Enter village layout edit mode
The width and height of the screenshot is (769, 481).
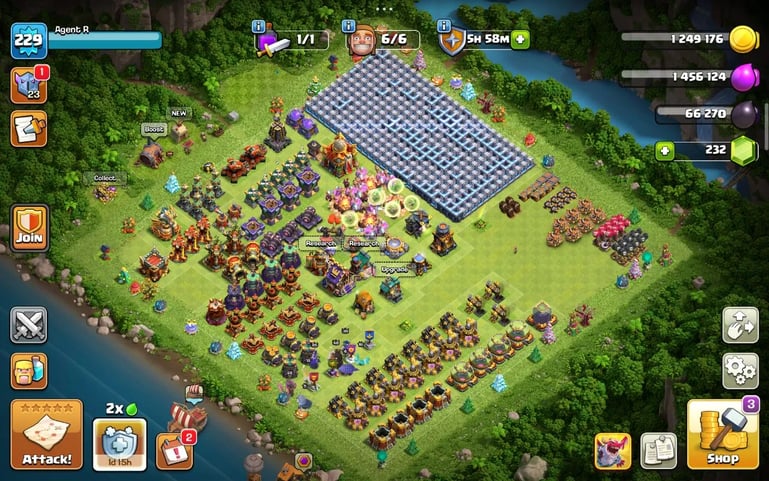tap(740, 325)
